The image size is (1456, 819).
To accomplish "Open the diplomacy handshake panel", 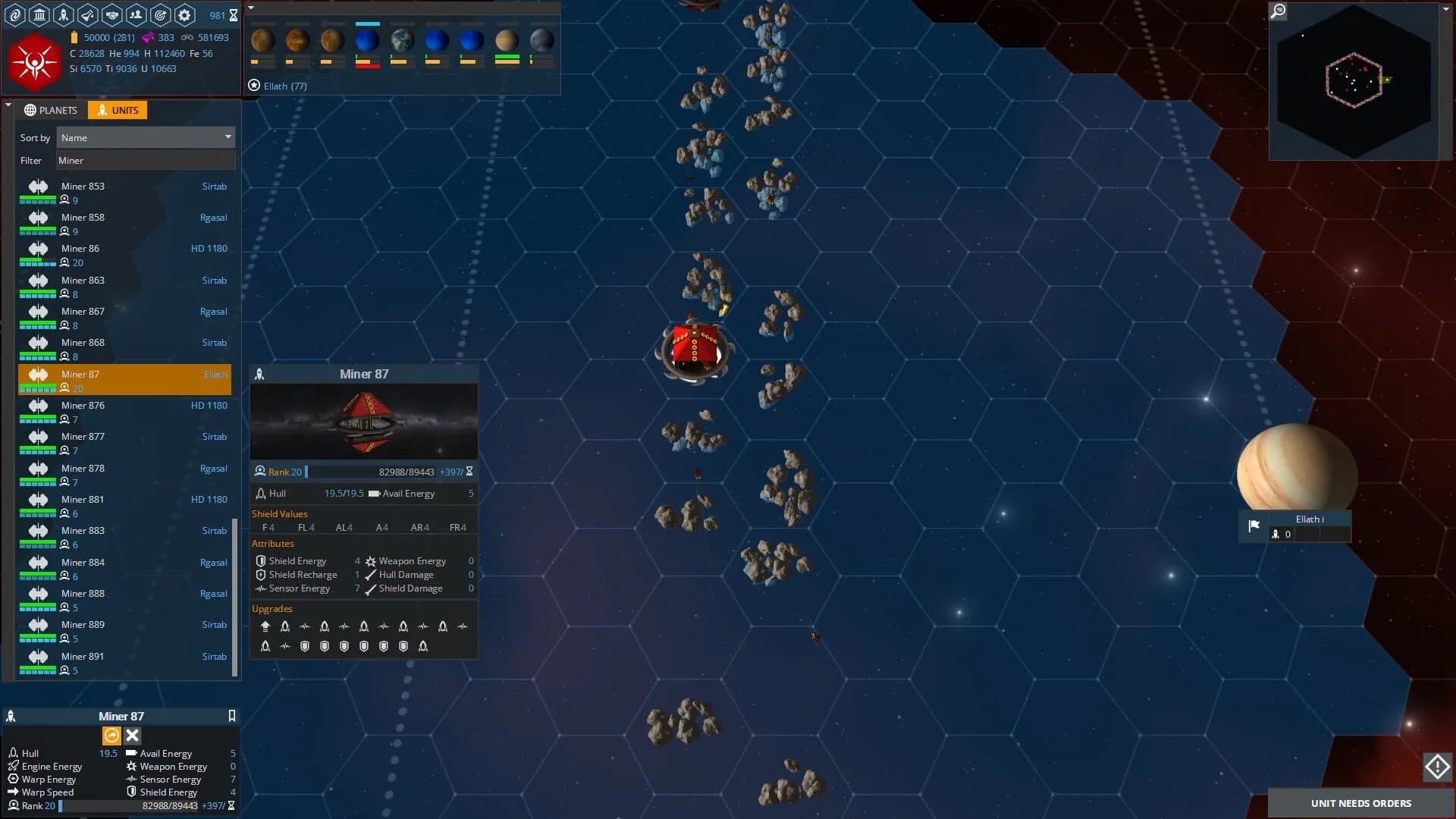I will (111, 15).
